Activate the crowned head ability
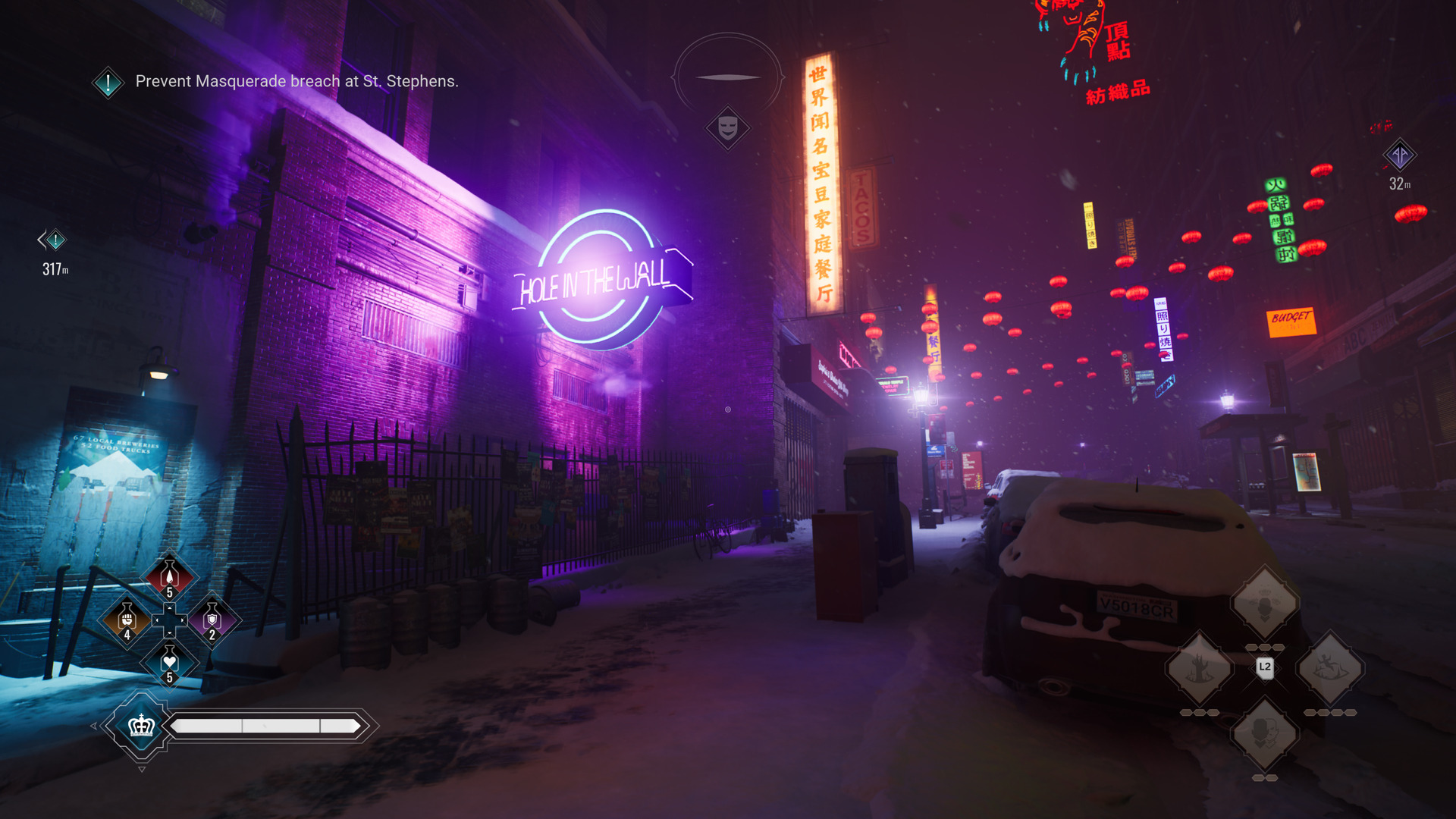This screenshot has height=819, width=1456. (x=1264, y=603)
